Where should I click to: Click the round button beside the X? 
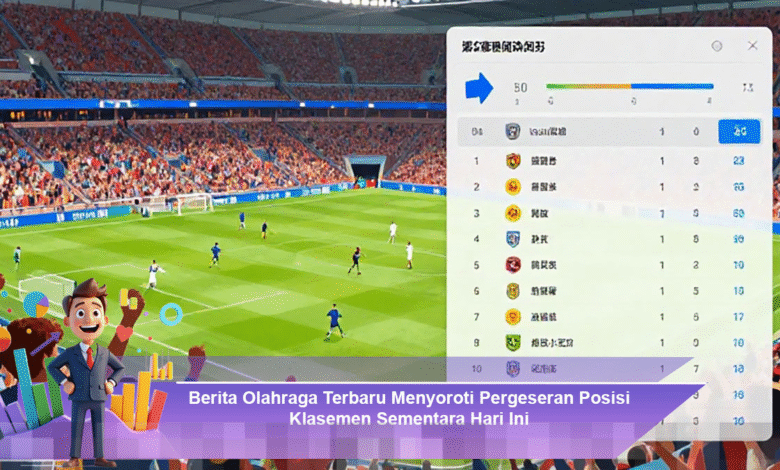(x=717, y=46)
